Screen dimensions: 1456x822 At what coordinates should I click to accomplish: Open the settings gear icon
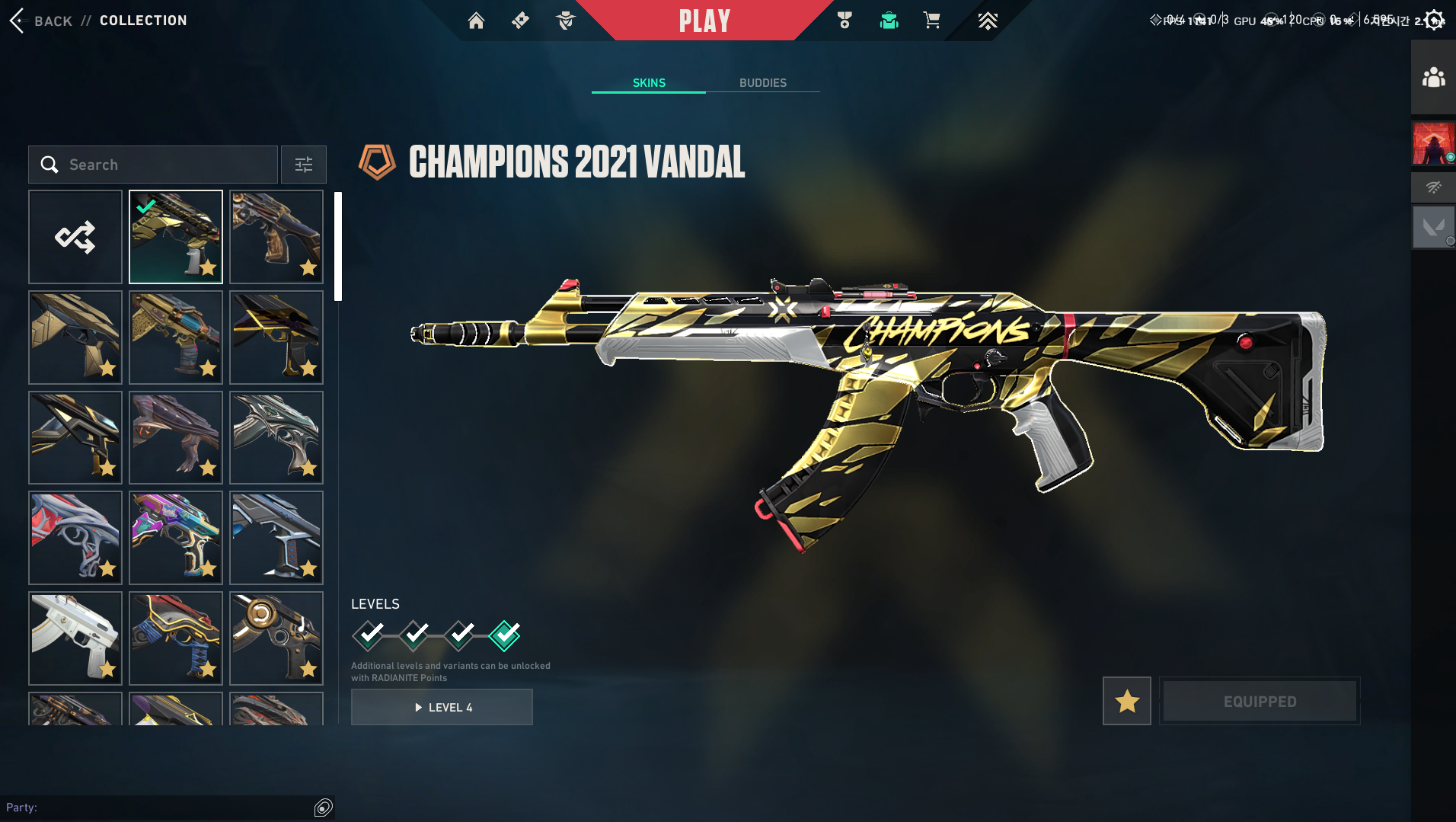point(1434,20)
